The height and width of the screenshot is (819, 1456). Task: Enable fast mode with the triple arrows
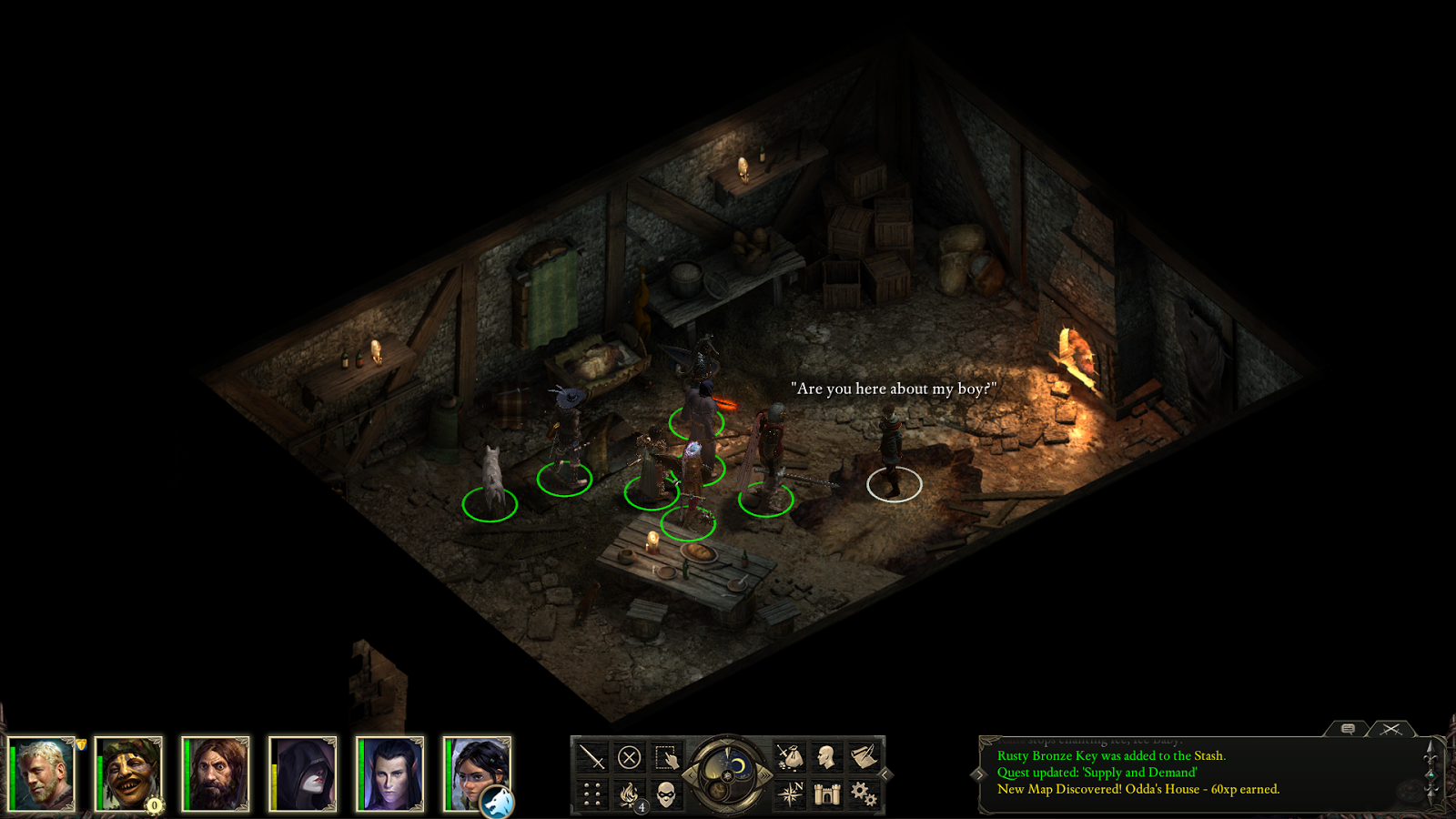tap(763, 775)
